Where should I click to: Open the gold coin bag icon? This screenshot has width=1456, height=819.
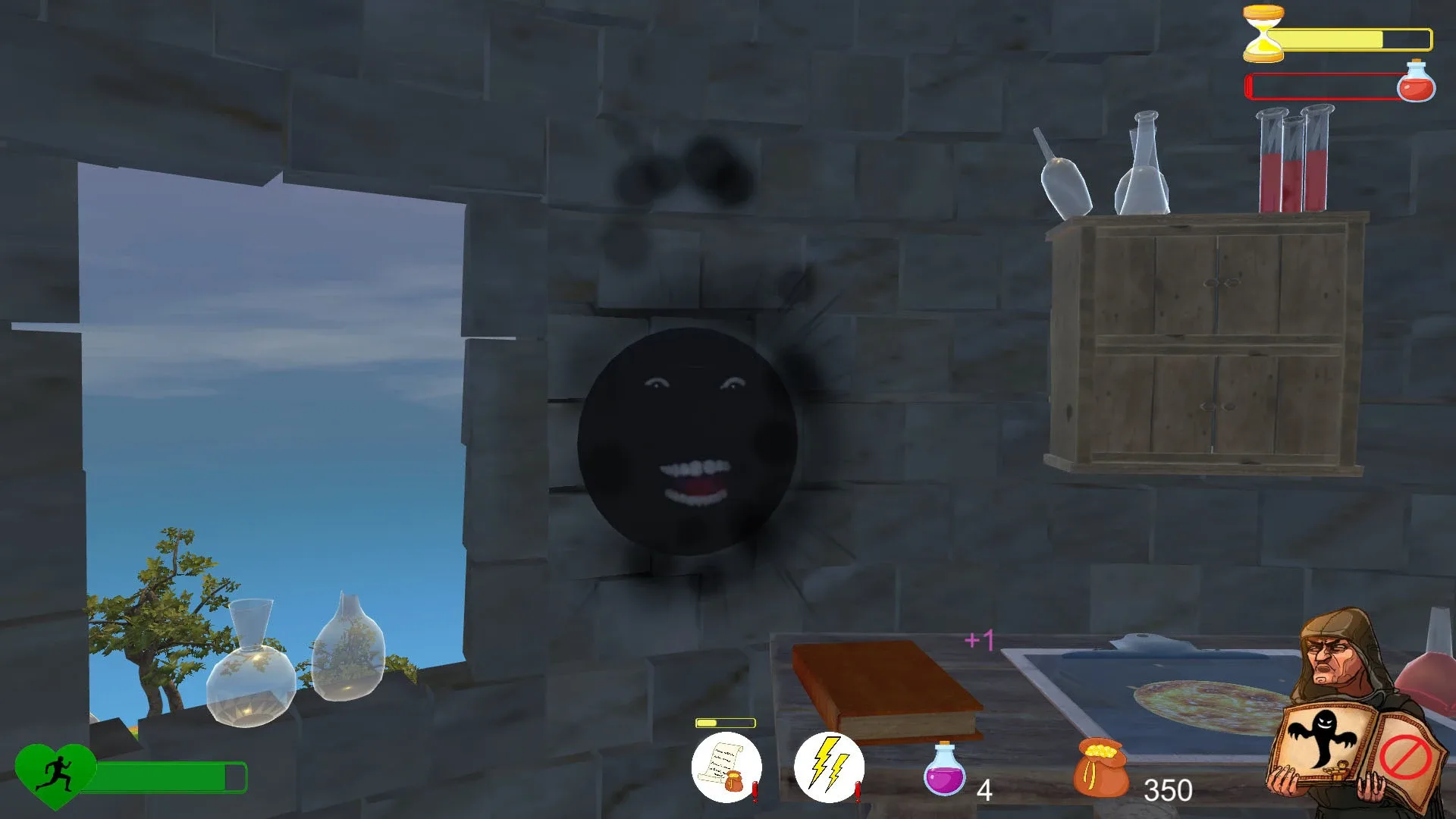1101,770
